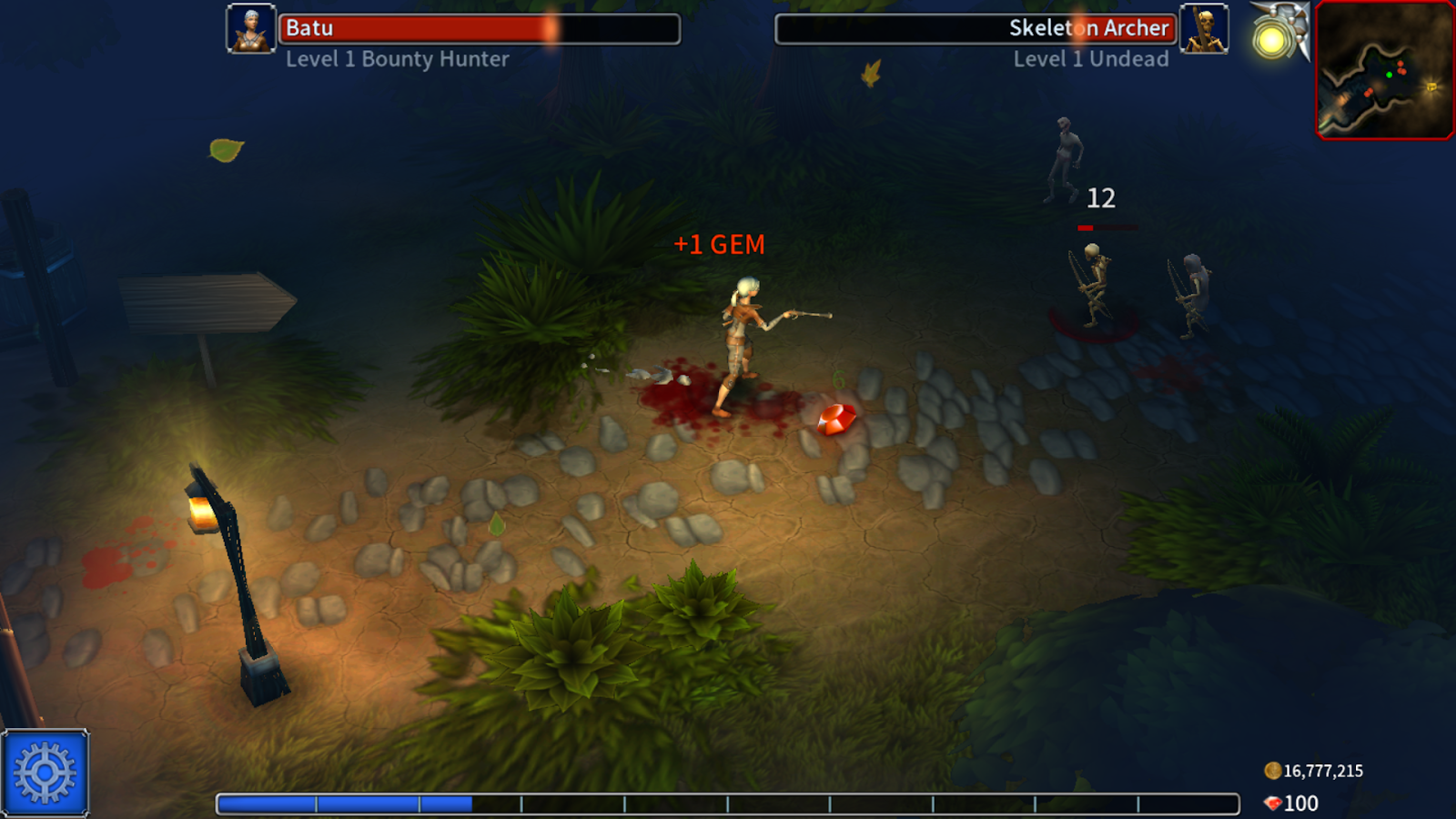Click the Level 1 Bounty Hunter label
The image size is (1456, 819).
click(397, 61)
